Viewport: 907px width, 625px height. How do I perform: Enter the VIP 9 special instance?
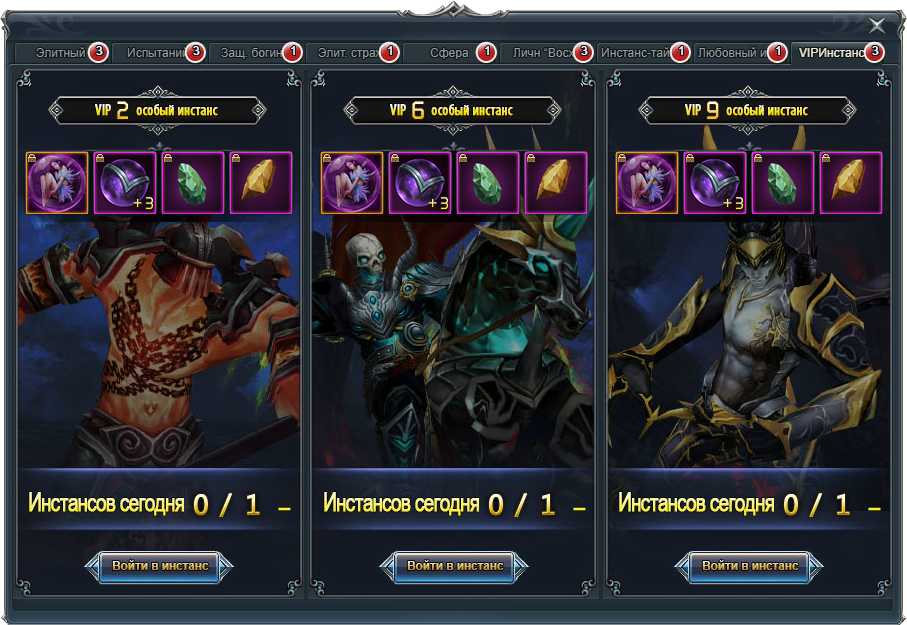(749, 566)
